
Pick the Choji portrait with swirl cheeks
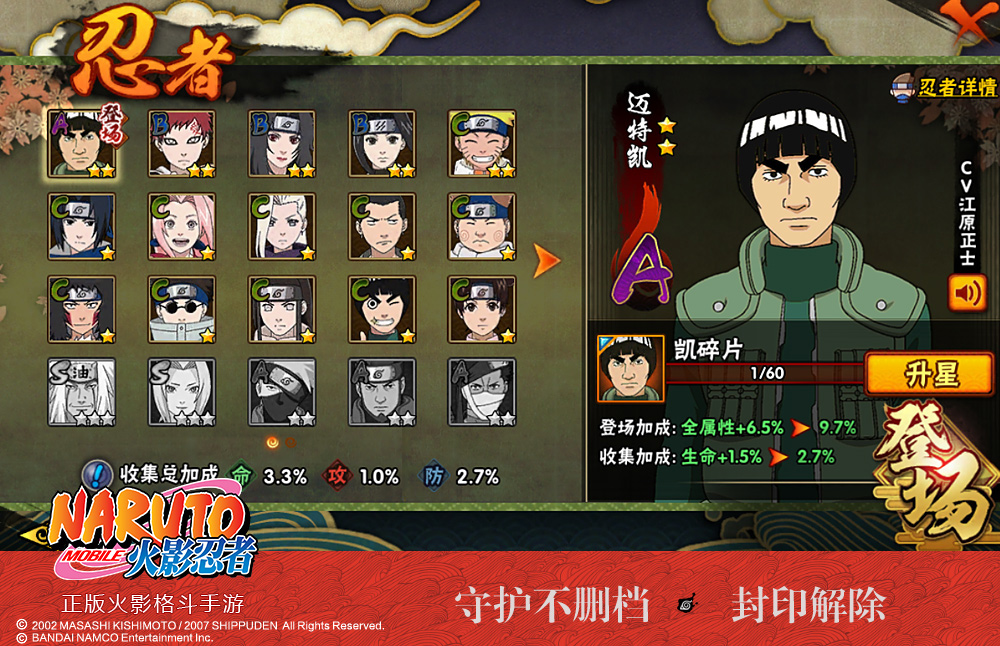482,227
